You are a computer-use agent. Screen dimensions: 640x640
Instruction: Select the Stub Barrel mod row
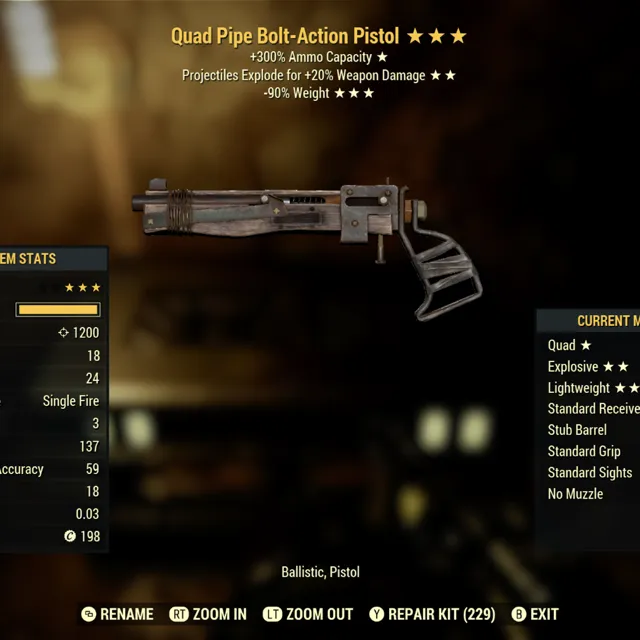click(577, 430)
